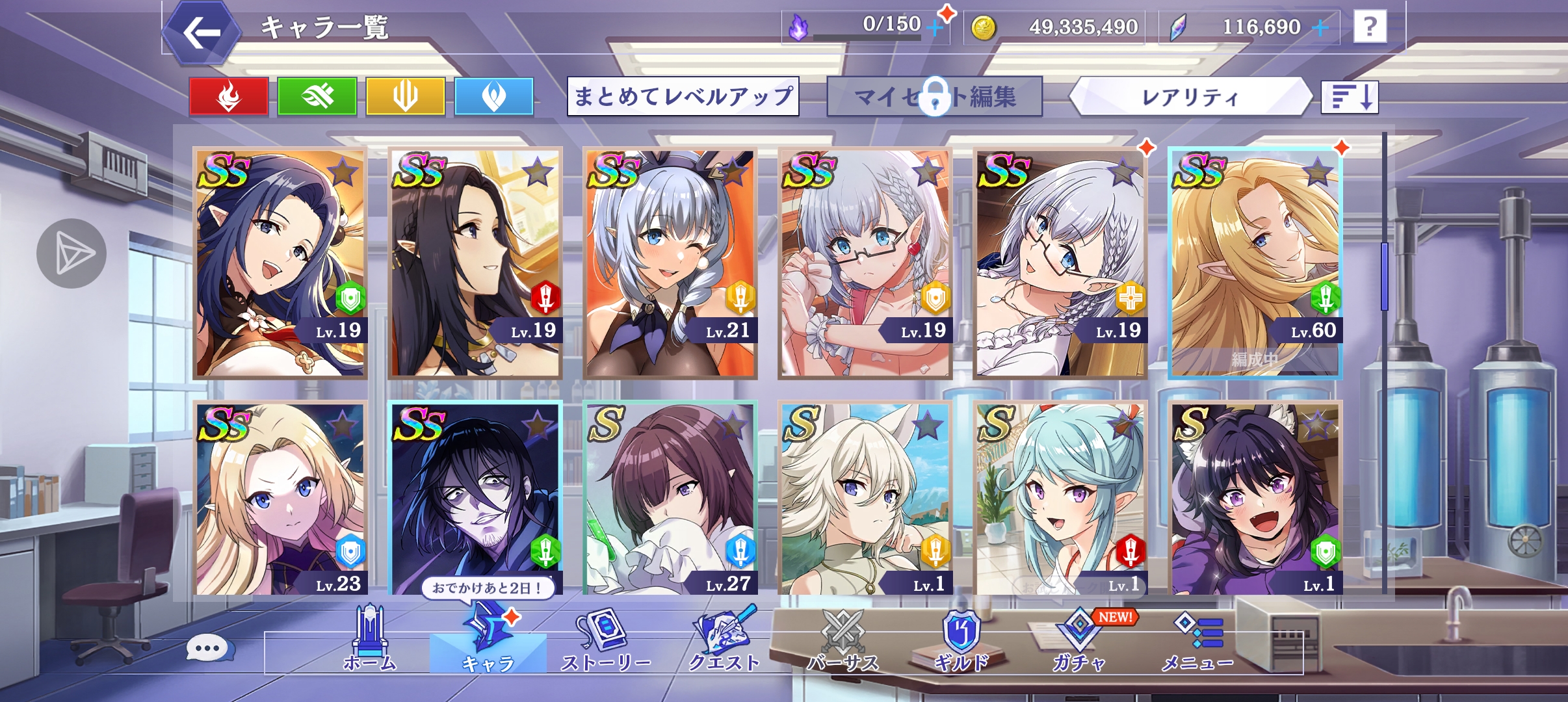This screenshot has width=1568, height=702.
Task: Open まとめてレベルアップ bulk level up
Action: pyautogui.click(x=683, y=97)
